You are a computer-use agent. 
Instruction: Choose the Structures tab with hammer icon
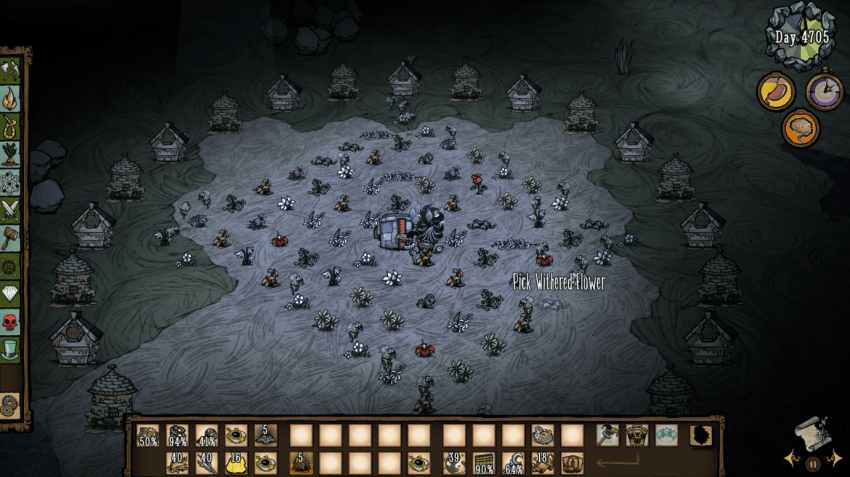click(x=12, y=237)
